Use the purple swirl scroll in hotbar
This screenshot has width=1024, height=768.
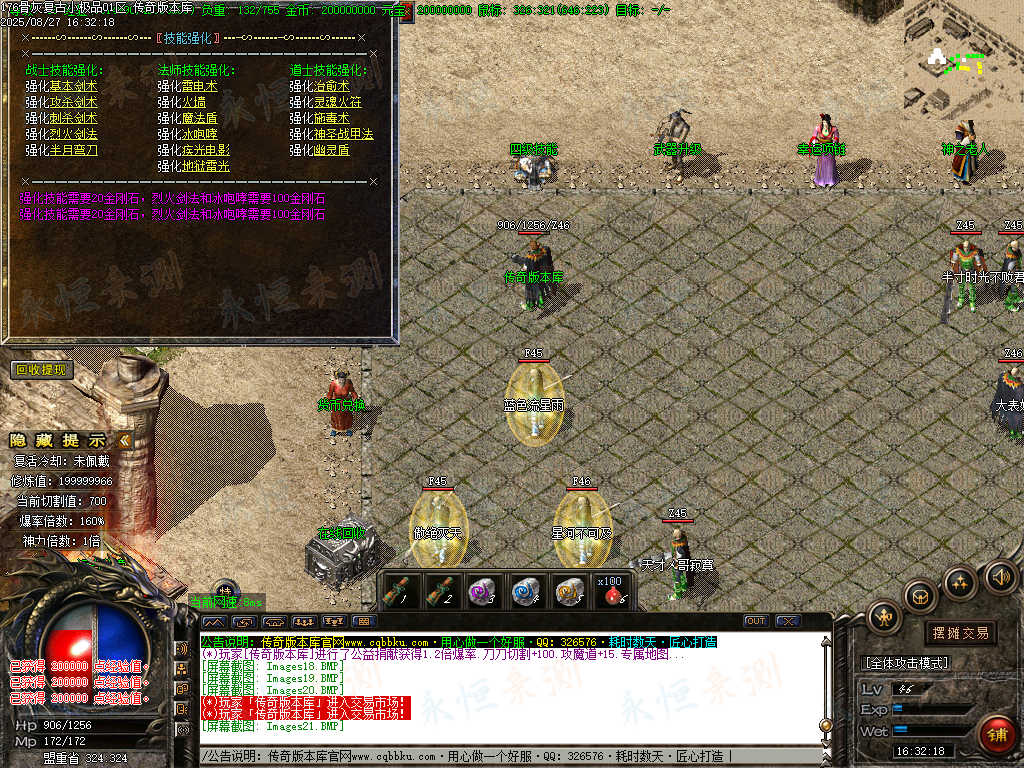484,592
